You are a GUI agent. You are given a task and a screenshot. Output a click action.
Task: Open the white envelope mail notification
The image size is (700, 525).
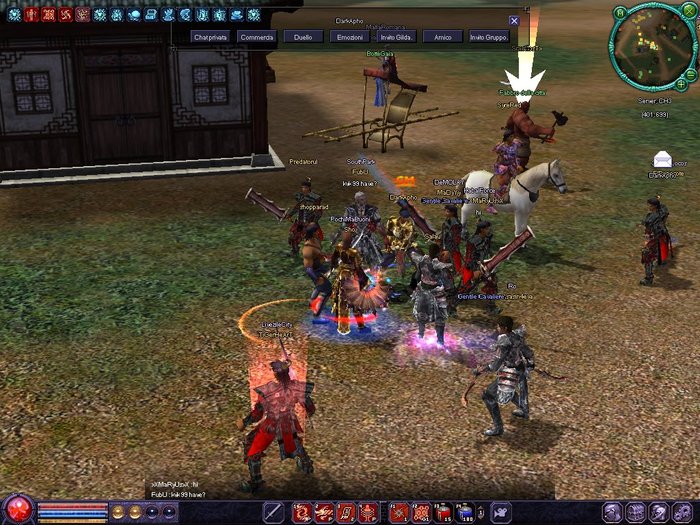663,159
